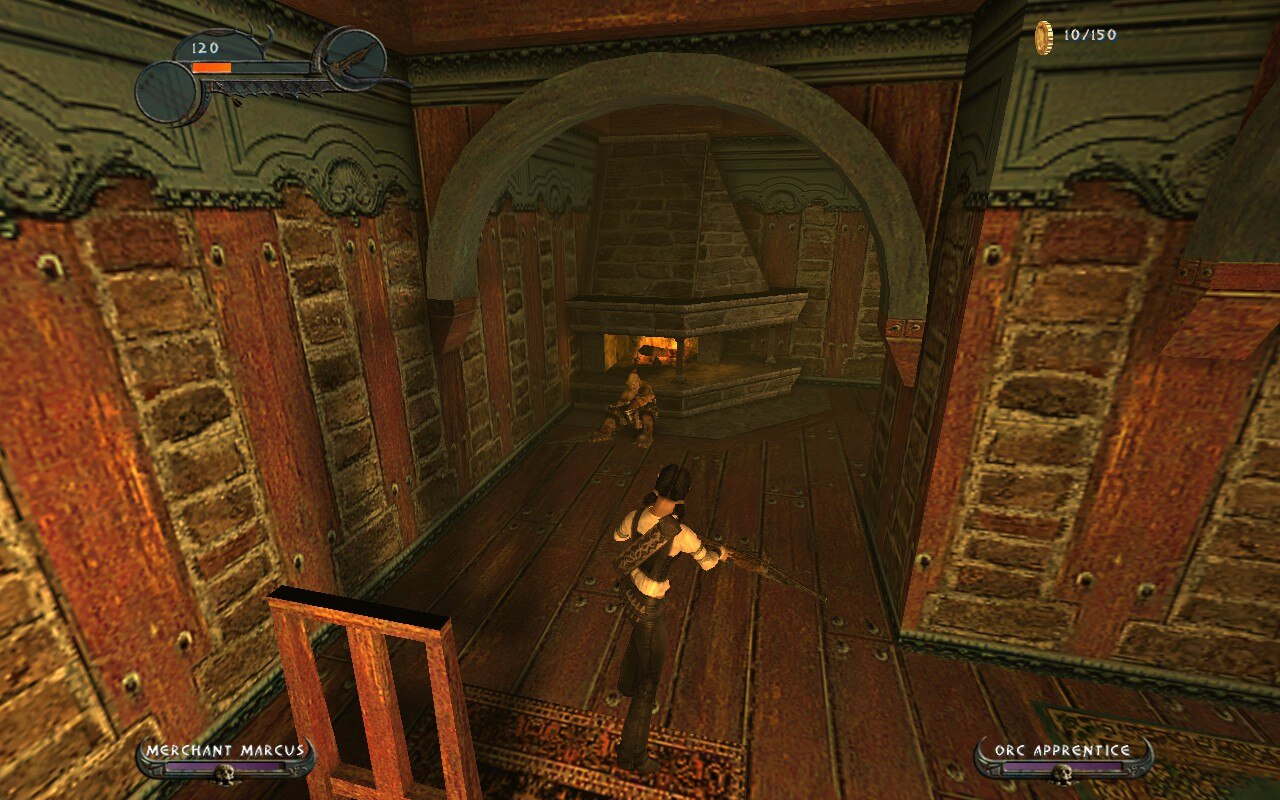Select the Orc Apprentice target plate
1280x800 pixels.
pyautogui.click(x=1062, y=759)
